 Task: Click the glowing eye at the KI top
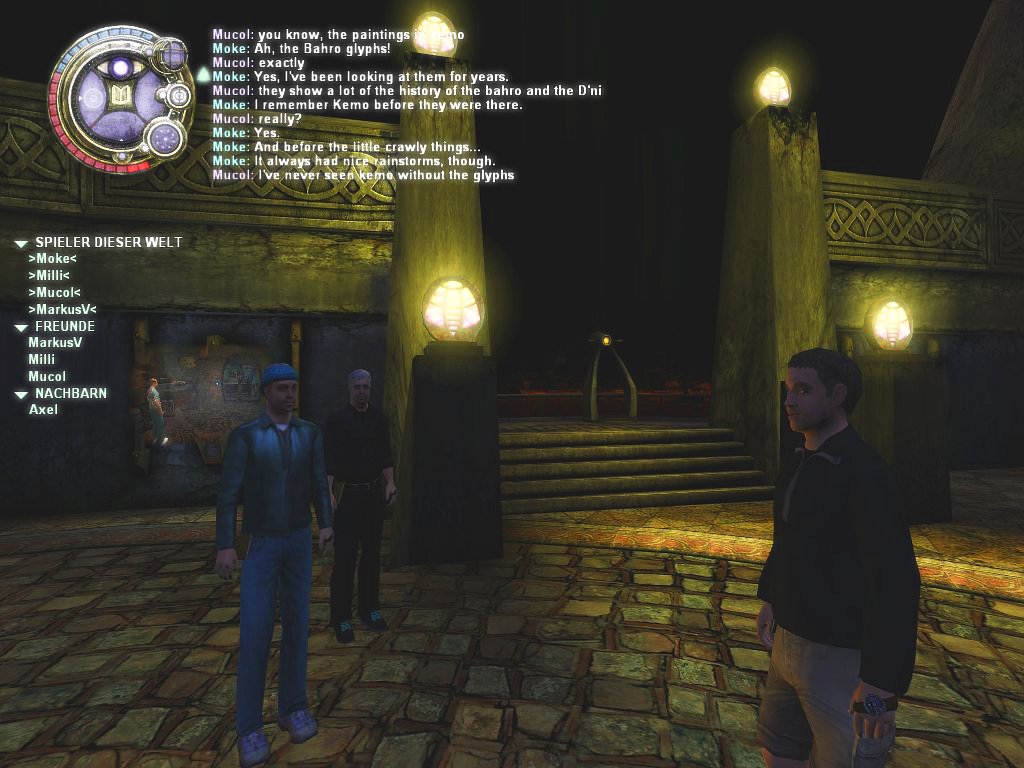click(122, 67)
